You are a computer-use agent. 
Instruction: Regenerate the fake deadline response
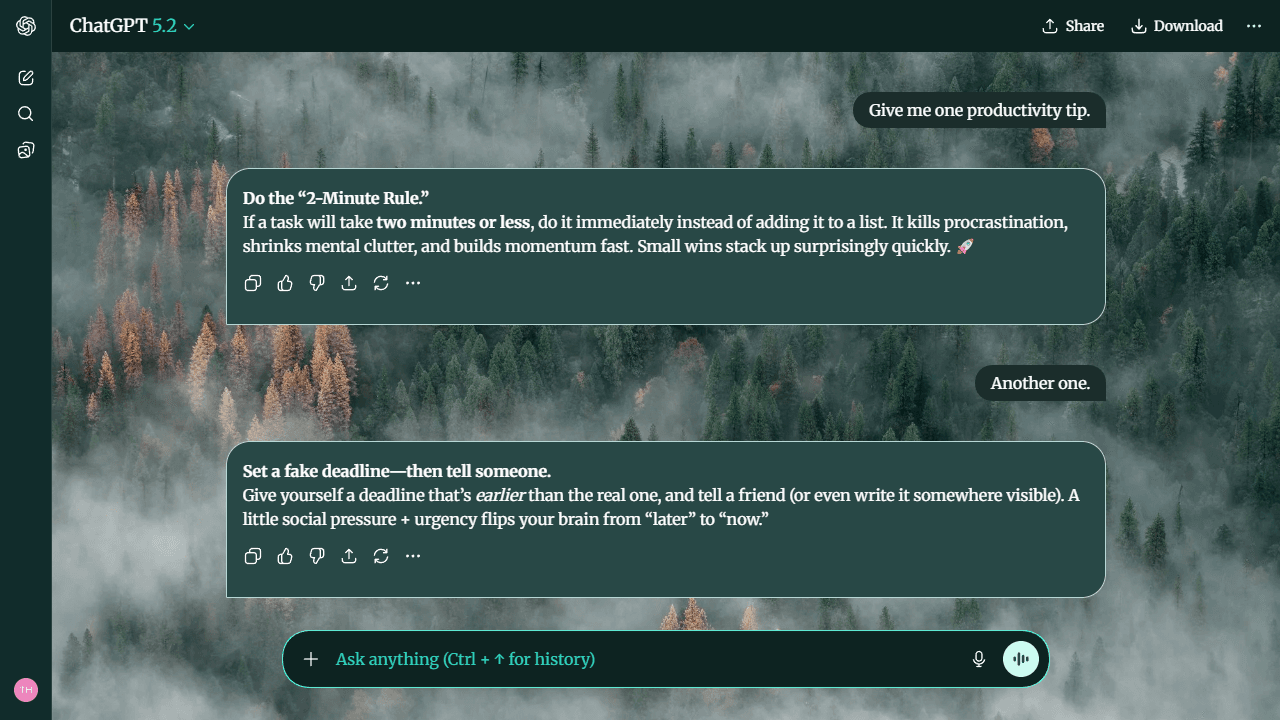pos(381,556)
